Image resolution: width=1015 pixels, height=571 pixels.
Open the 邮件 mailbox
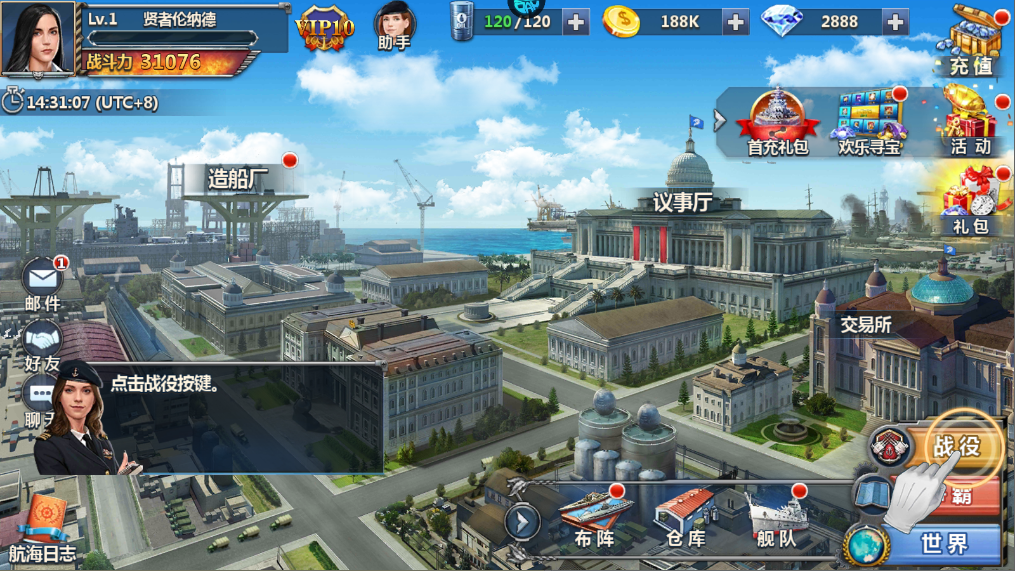tap(42, 282)
